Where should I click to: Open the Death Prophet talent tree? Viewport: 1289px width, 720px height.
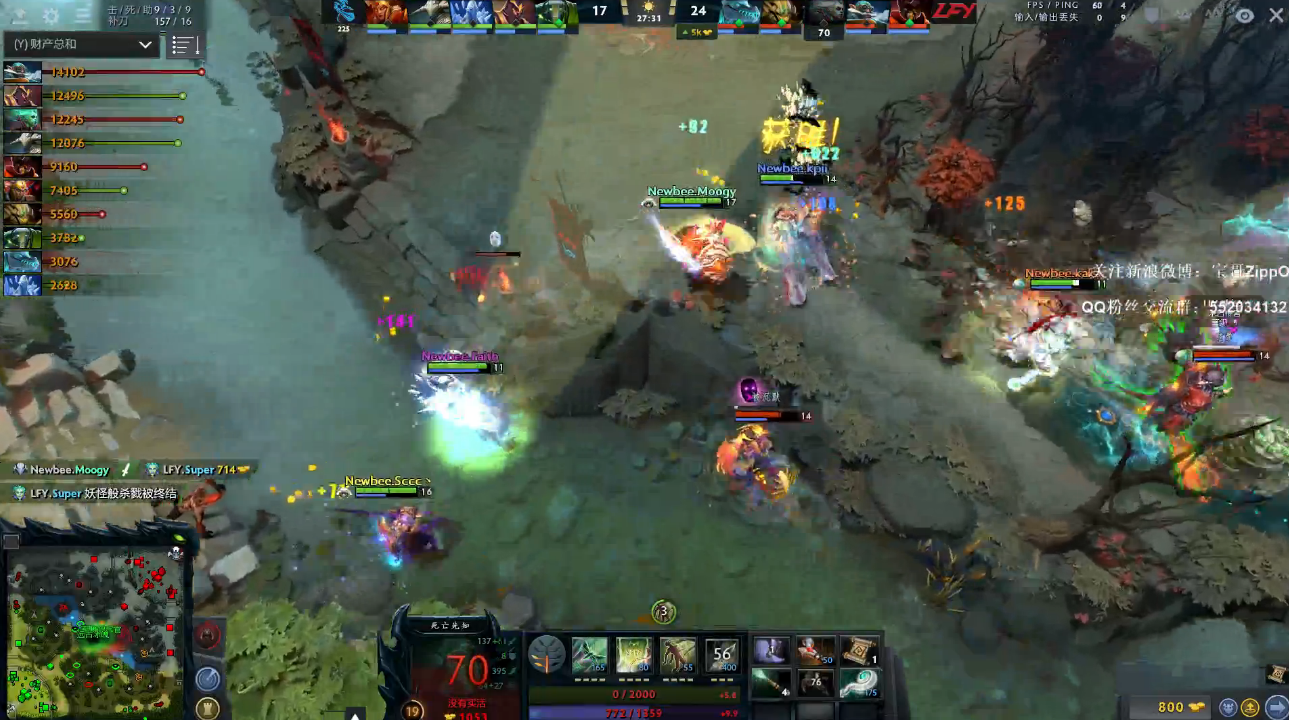[x=547, y=654]
